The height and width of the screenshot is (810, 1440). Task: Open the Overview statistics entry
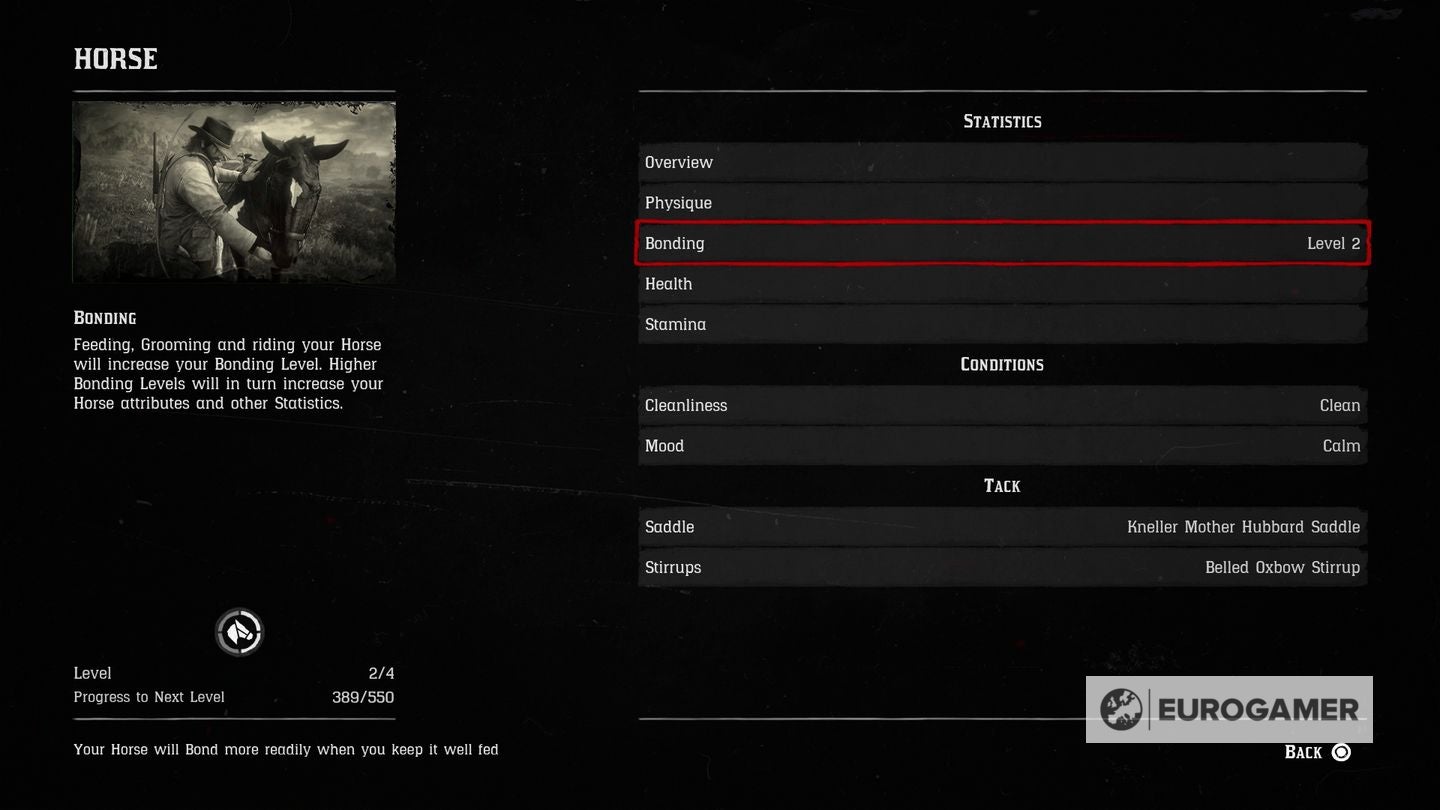pos(1001,161)
